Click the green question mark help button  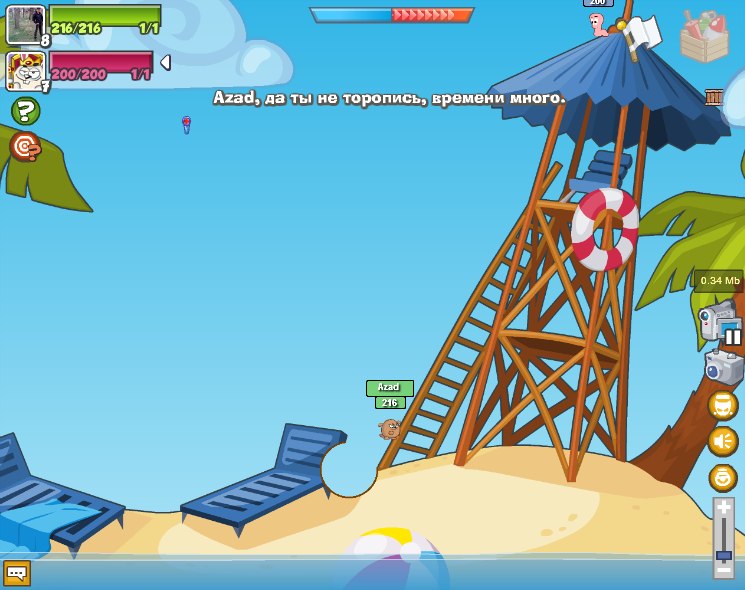click(x=25, y=111)
